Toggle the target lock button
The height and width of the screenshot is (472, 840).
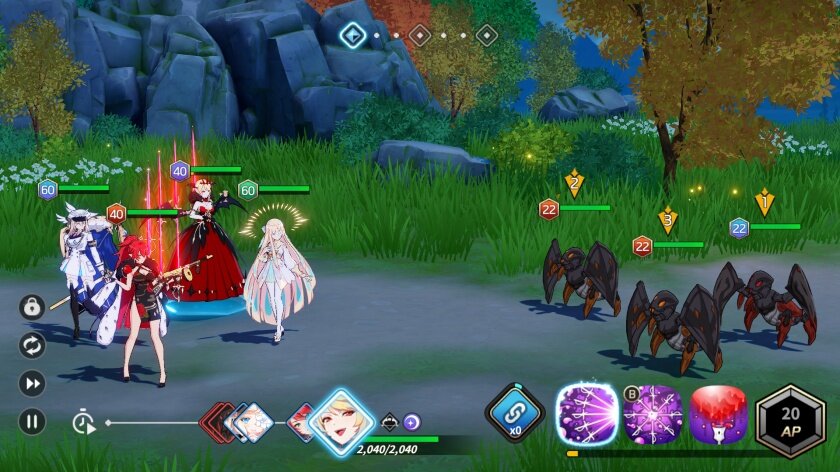[32, 307]
